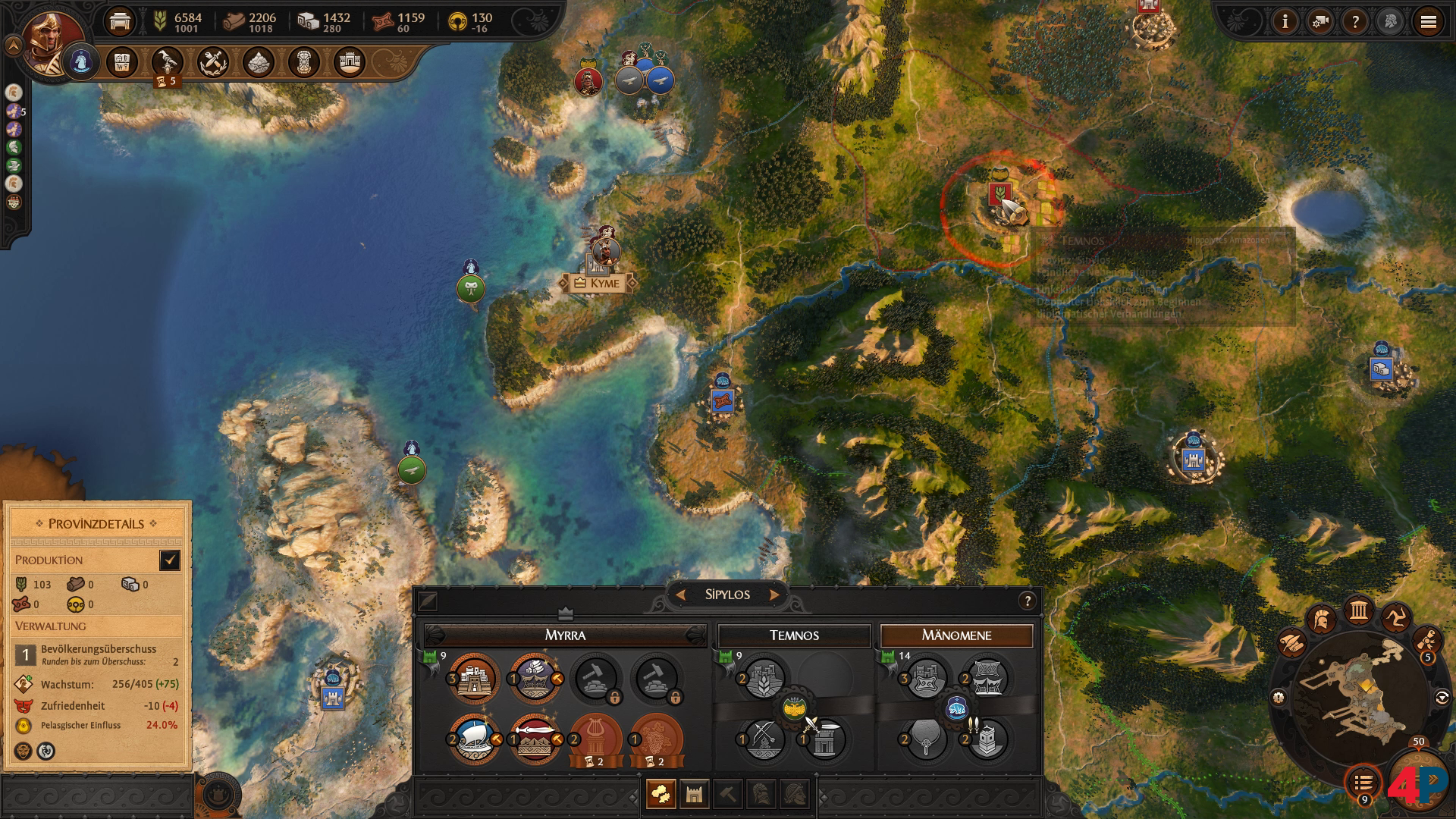The height and width of the screenshot is (819, 1456).
Task: Select the Temnos settlement header
Action: 794,635
